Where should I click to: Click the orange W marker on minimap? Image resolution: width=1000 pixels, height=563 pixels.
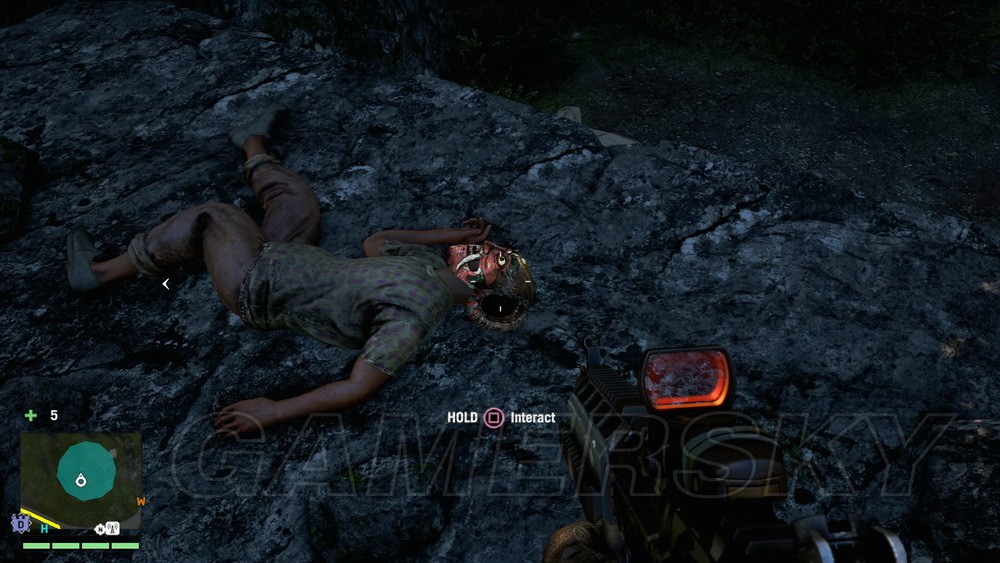(x=141, y=502)
